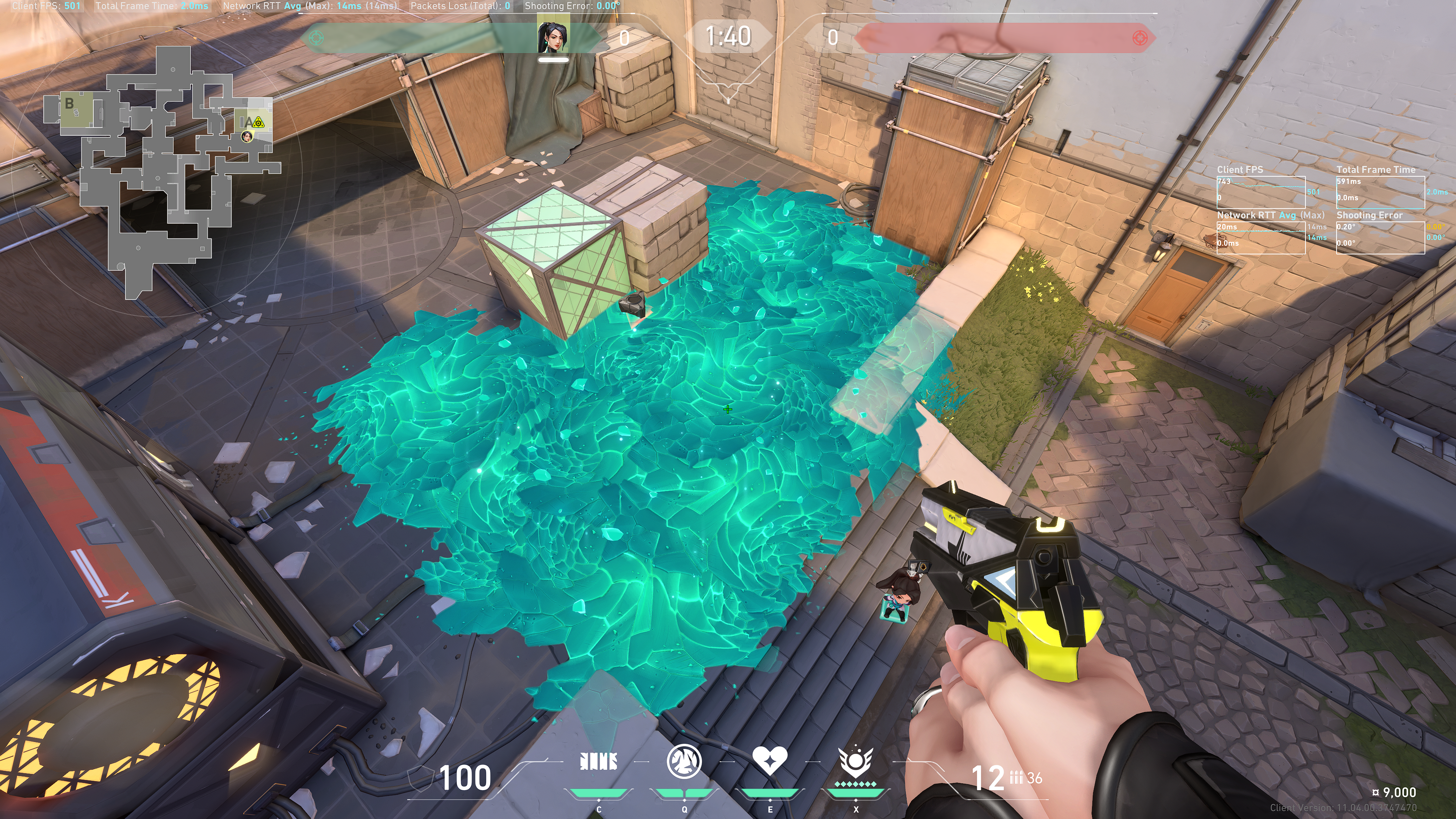This screenshot has width=1456, height=819.
Task: Click the A site marker on the minimap
Action: click(x=247, y=122)
